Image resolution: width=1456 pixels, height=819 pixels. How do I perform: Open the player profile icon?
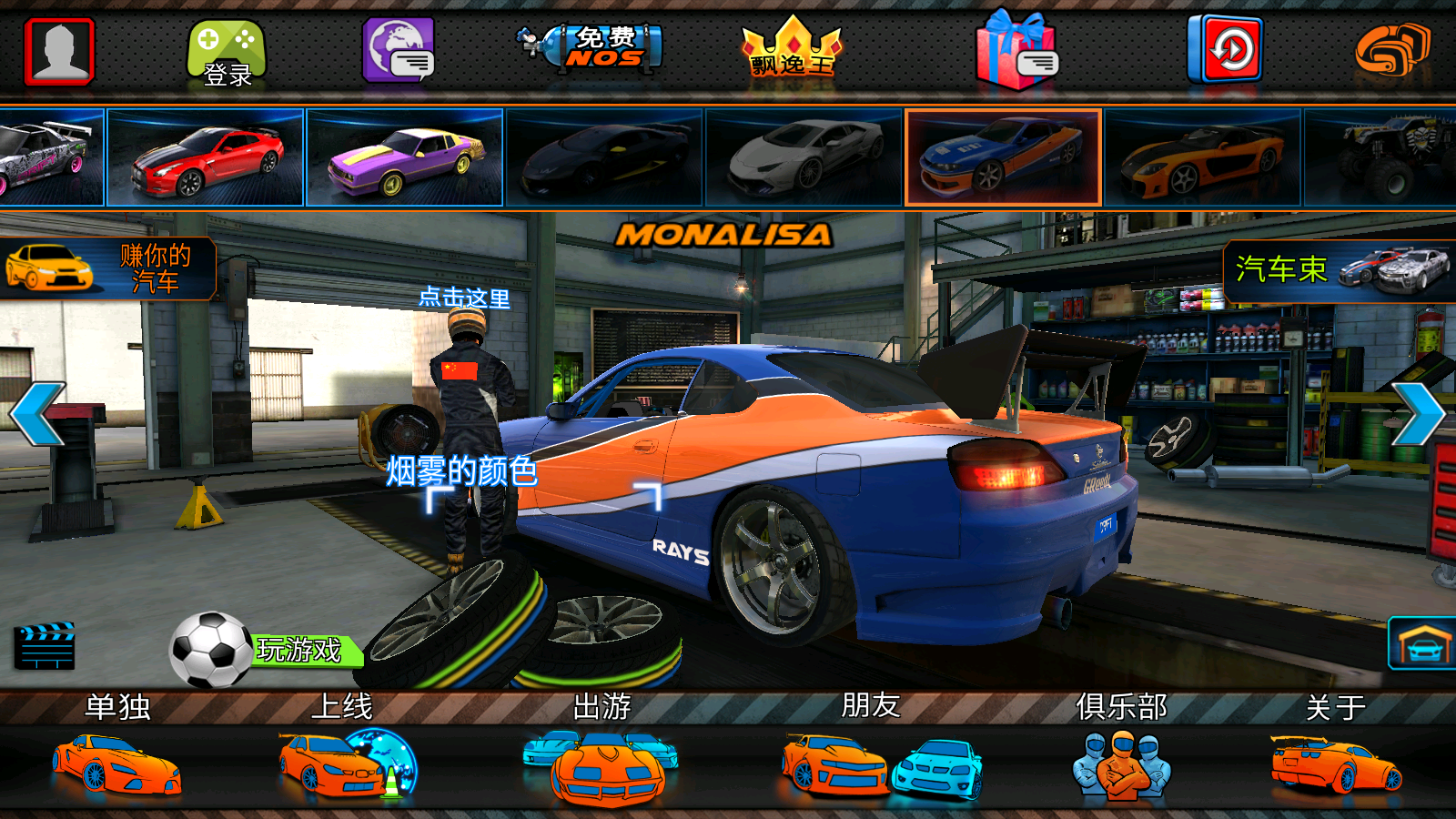(59, 51)
